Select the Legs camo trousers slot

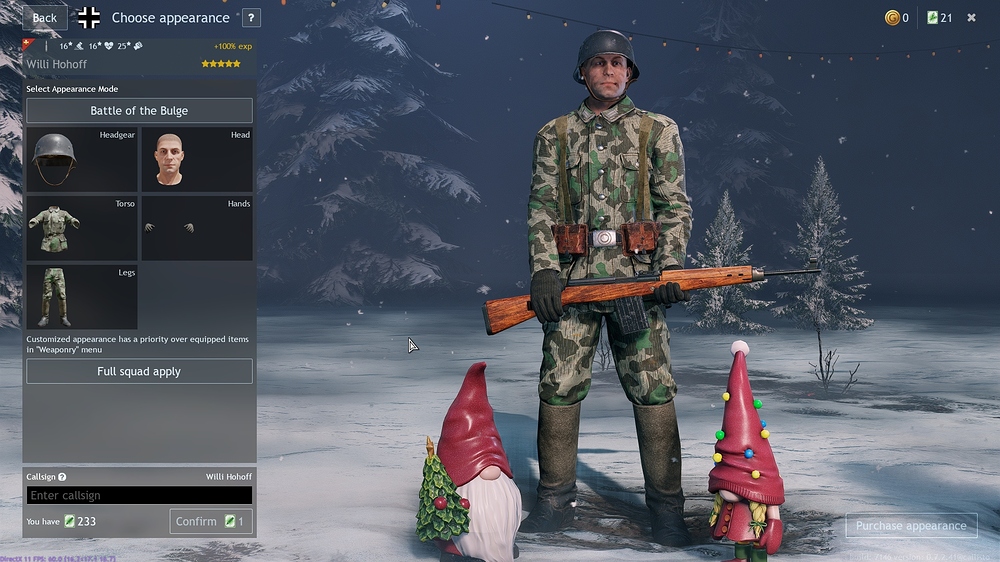[x=81, y=297]
